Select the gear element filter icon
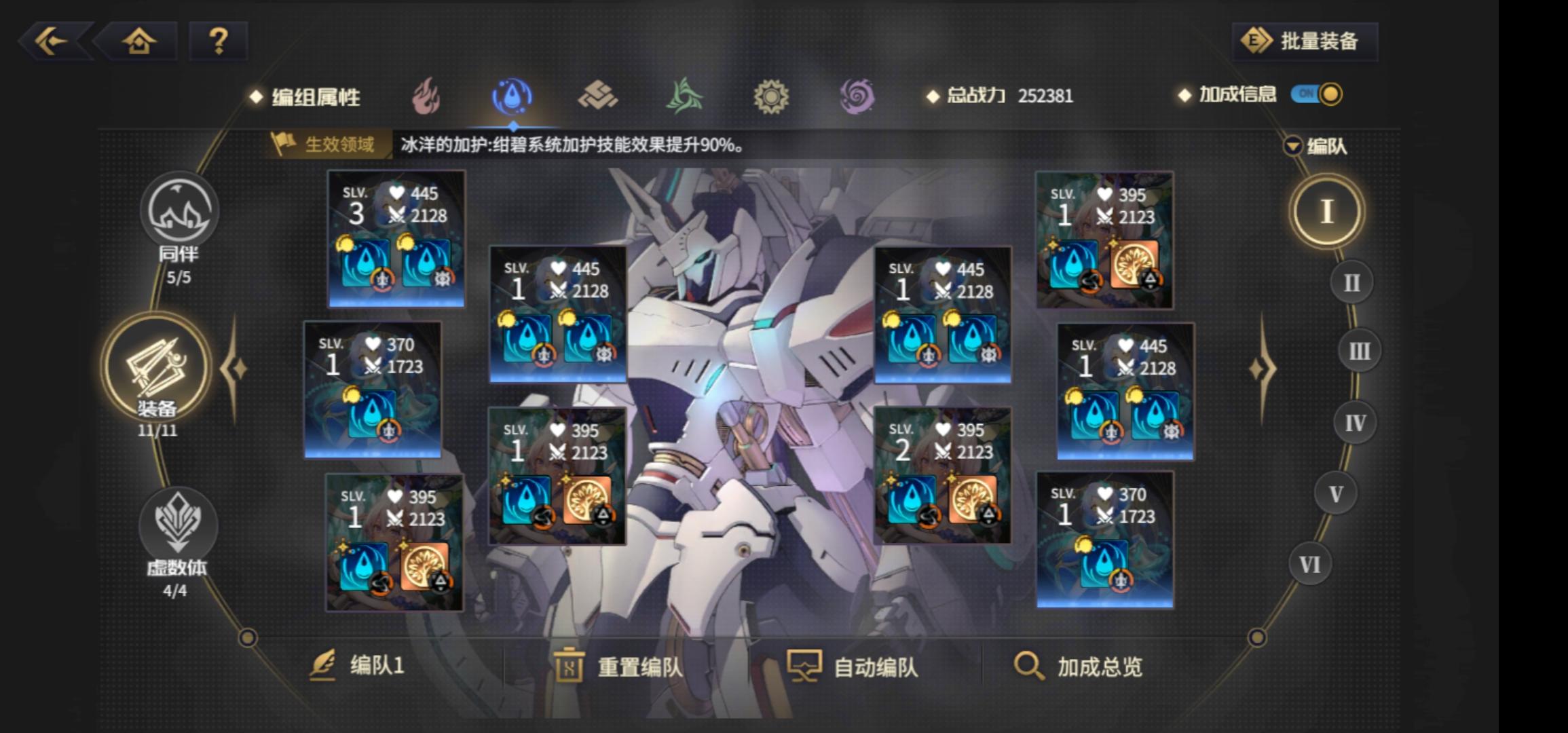This screenshot has height=733, width=1568. point(772,96)
